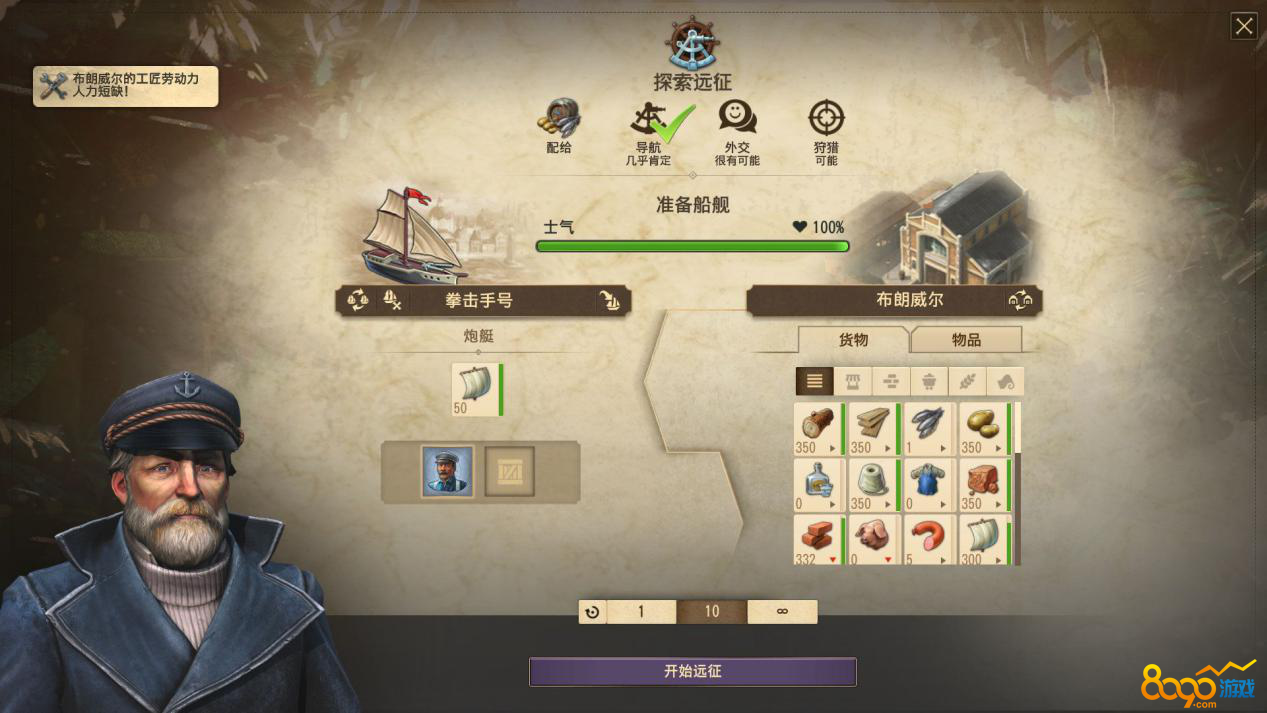
Task: Select the potatoes goods slot
Action: coord(983,428)
